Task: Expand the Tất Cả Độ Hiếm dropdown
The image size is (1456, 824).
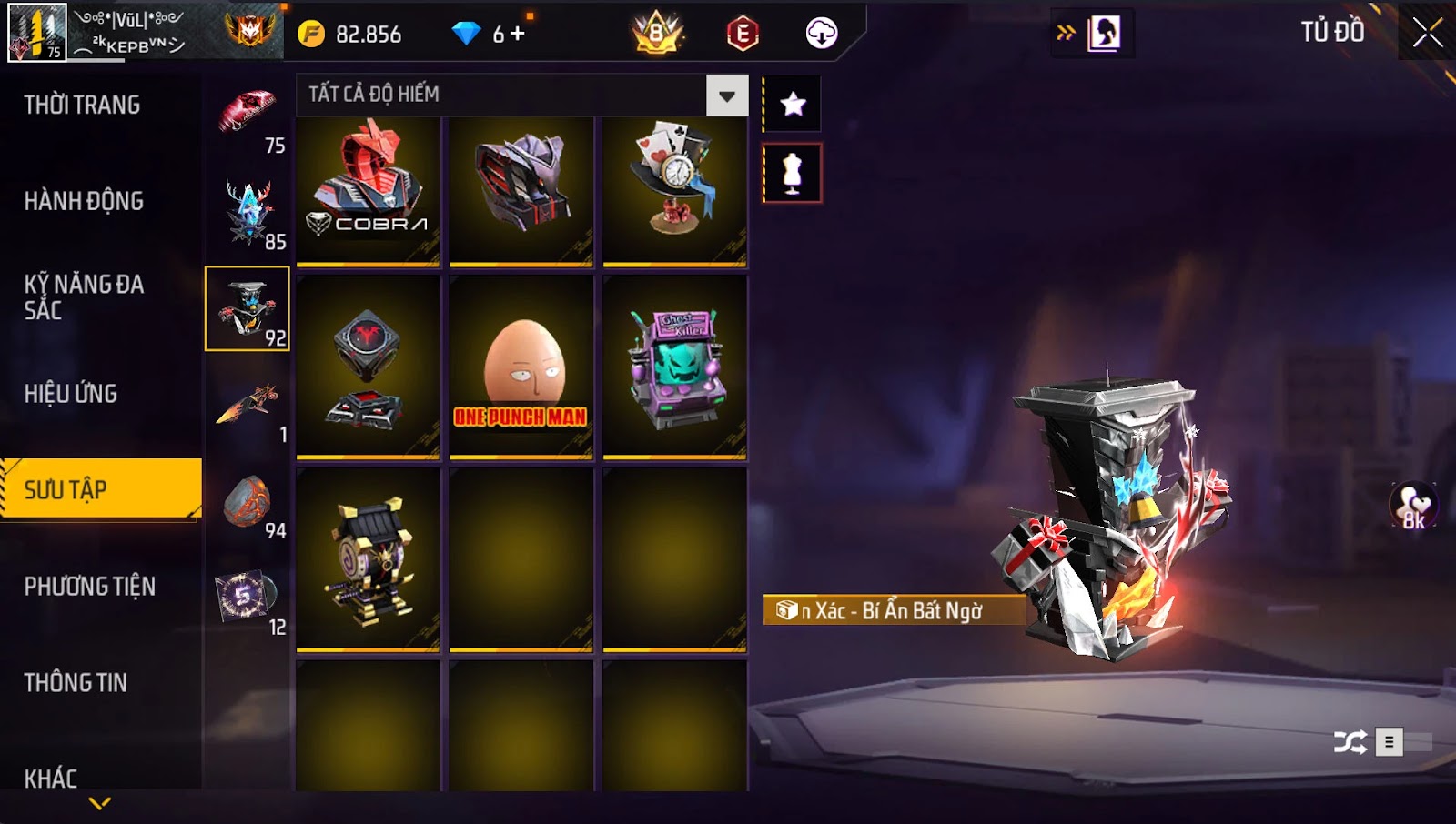Action: [726, 95]
